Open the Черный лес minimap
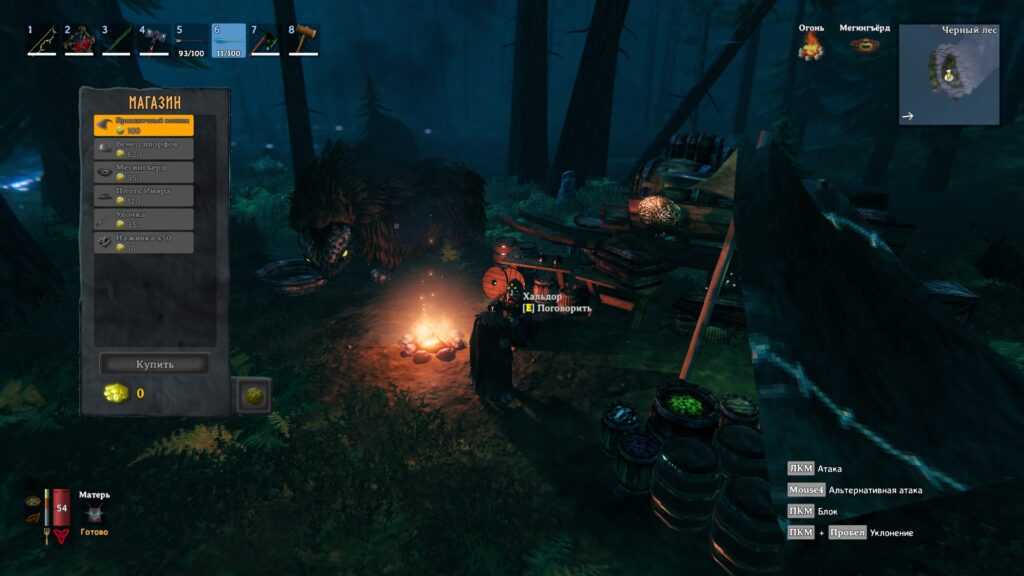The image size is (1024, 576). 949,75
